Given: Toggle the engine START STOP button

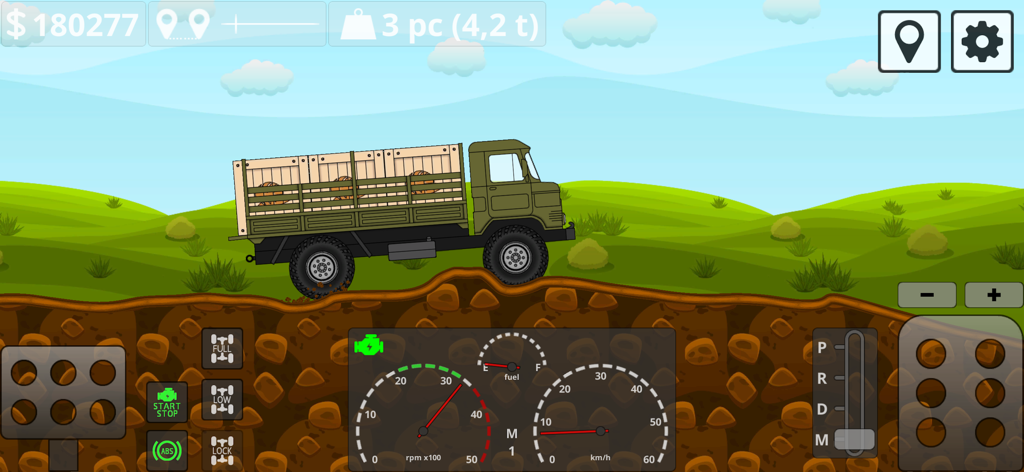Looking at the screenshot, I should (x=167, y=401).
